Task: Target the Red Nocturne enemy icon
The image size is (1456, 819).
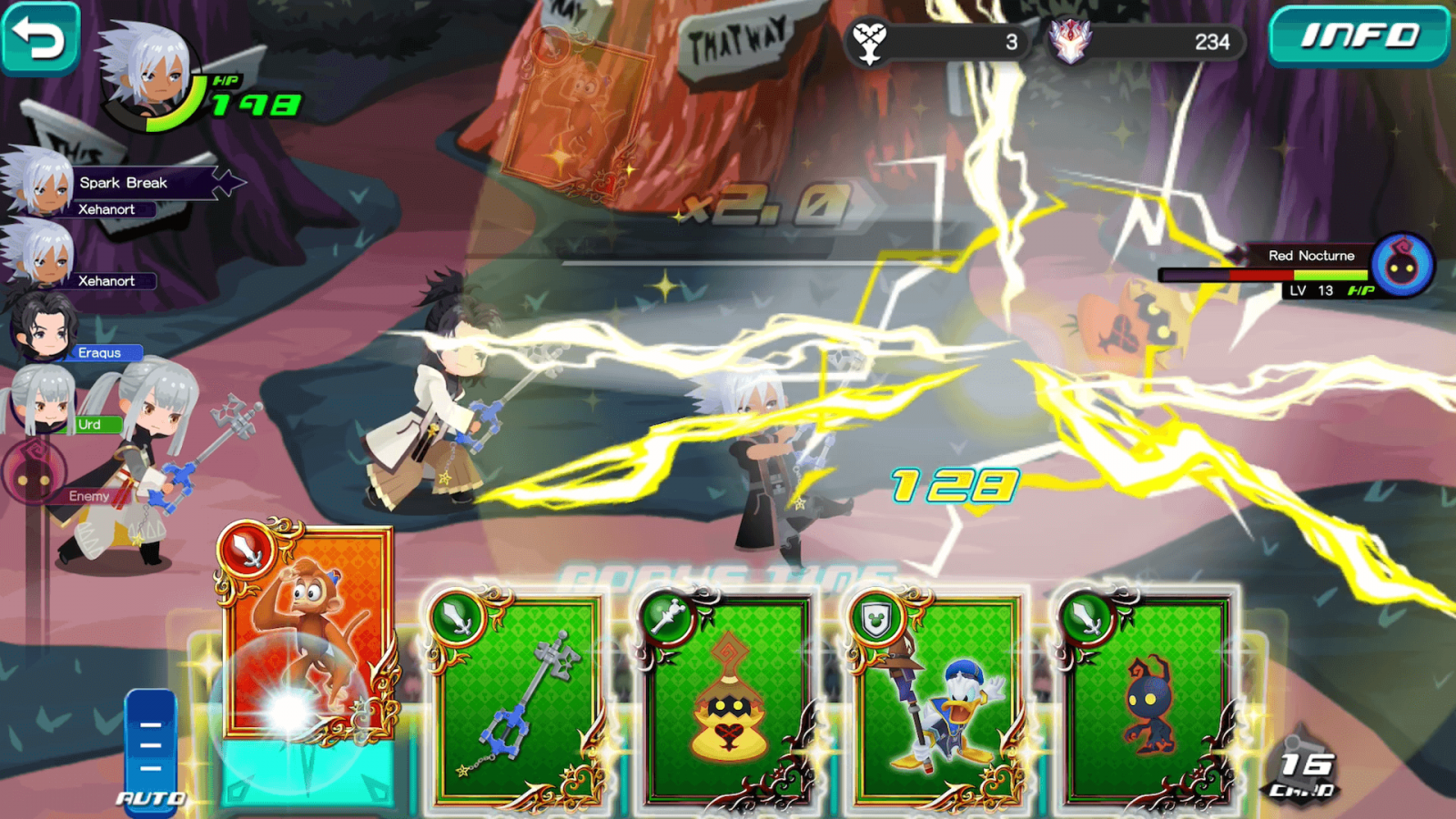Action: (1402, 265)
